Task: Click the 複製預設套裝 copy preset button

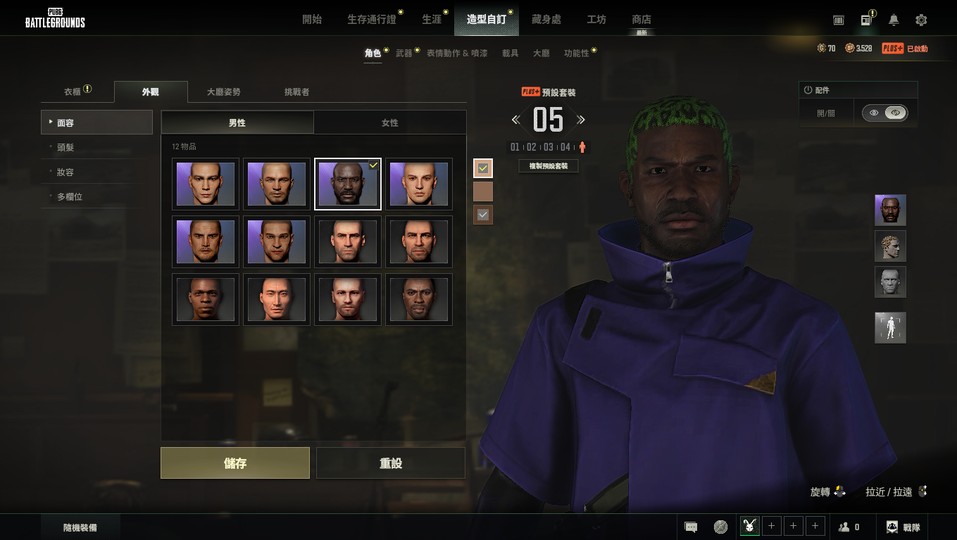Action: [x=548, y=166]
